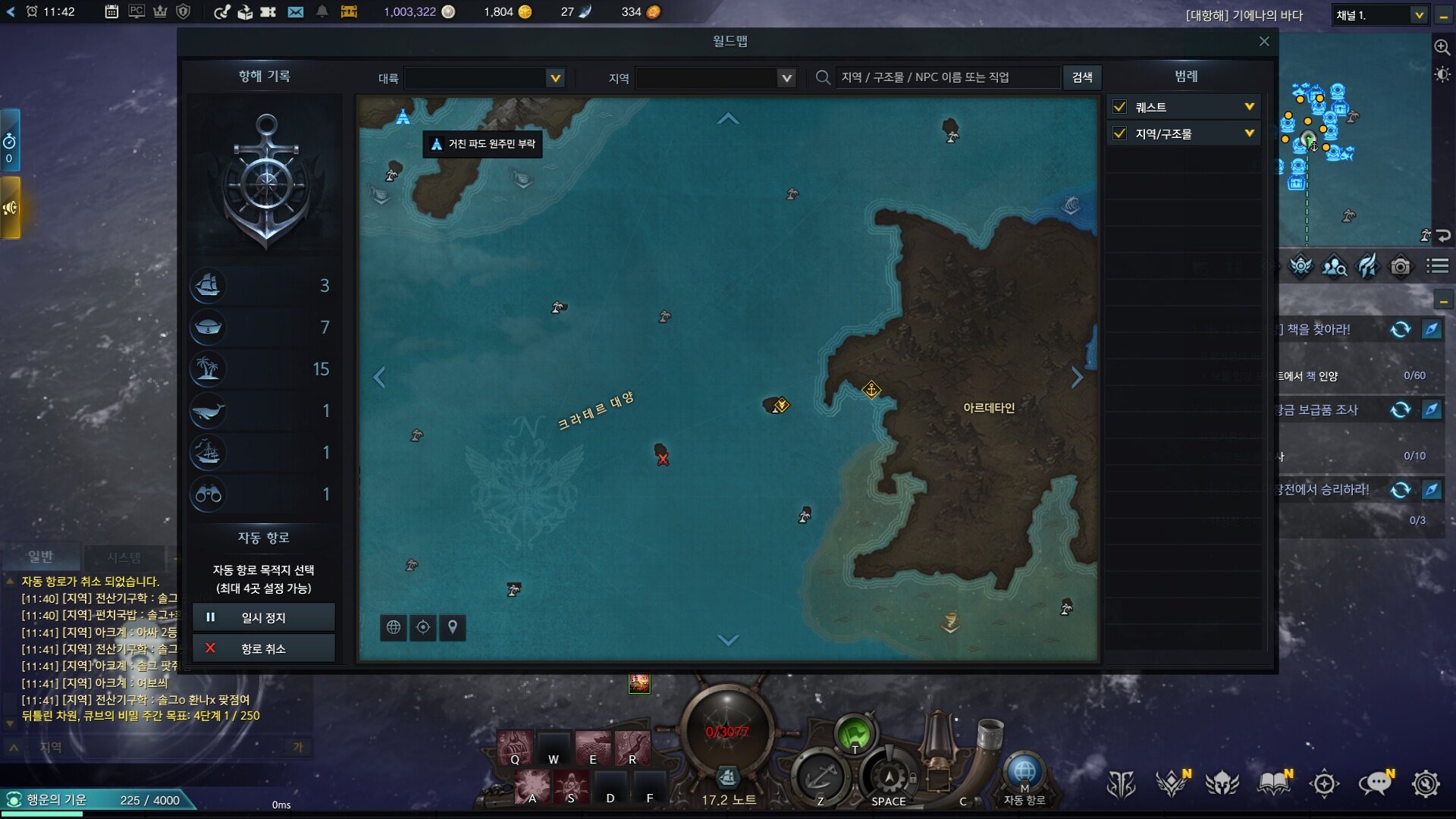Toggle the 지역/구조물 legend checkbox
Viewport: 1456px width, 819px height.
(1119, 134)
